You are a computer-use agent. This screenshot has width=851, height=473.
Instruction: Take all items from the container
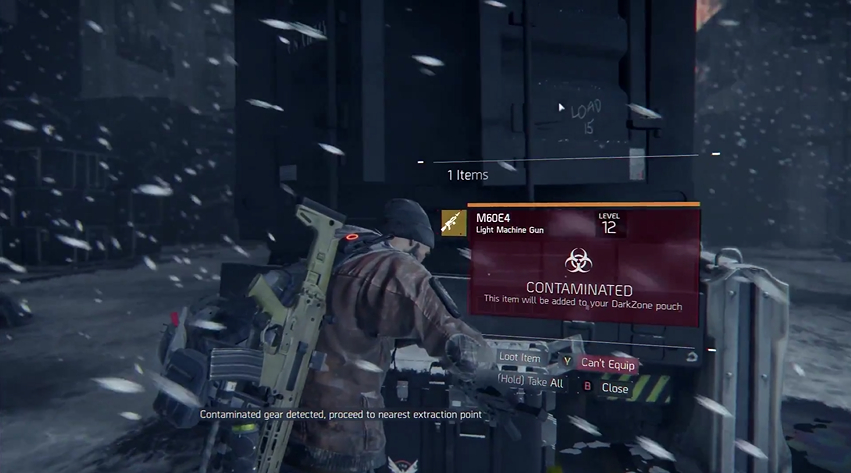pyautogui.click(x=530, y=382)
